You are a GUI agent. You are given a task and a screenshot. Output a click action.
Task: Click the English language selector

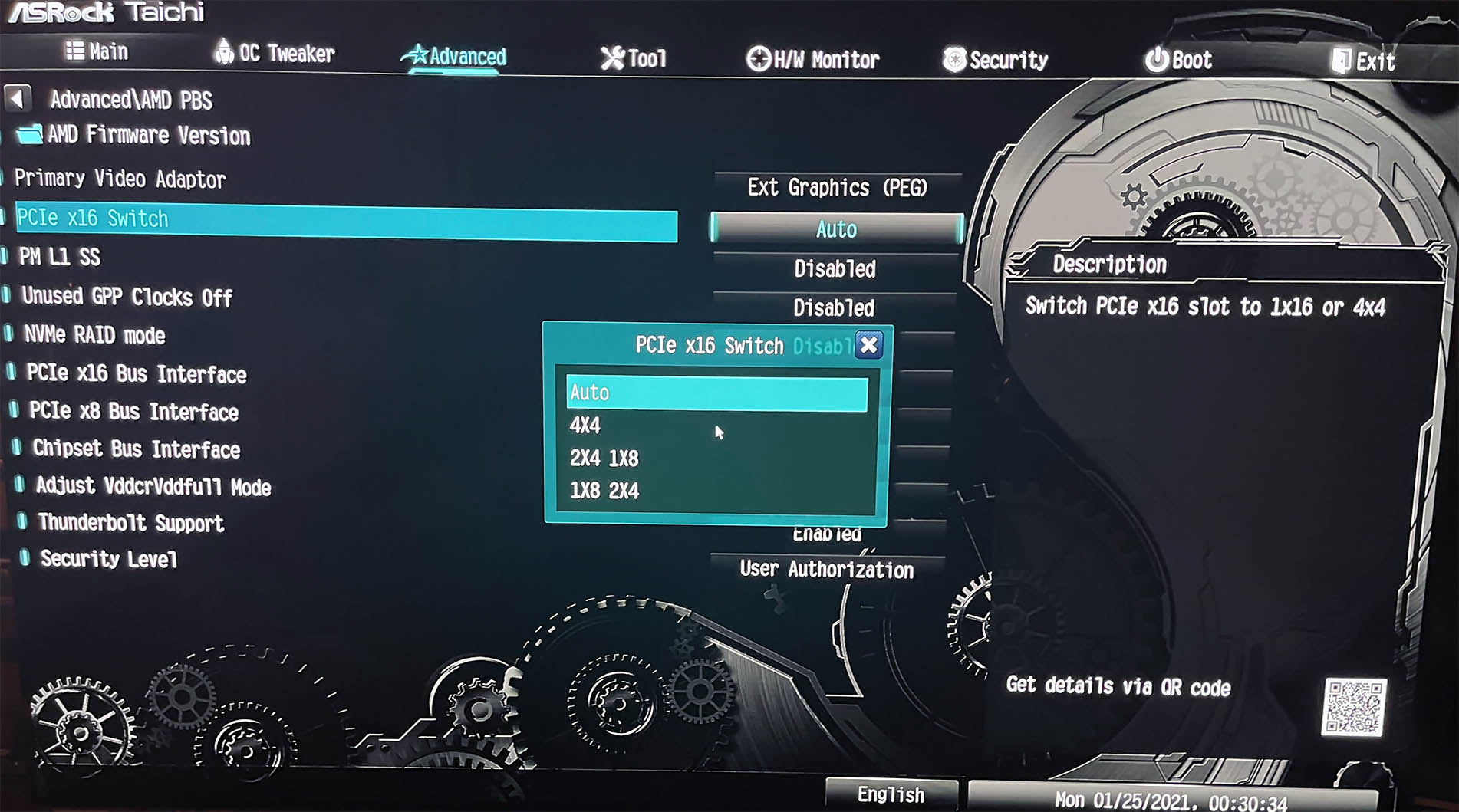[x=892, y=795]
